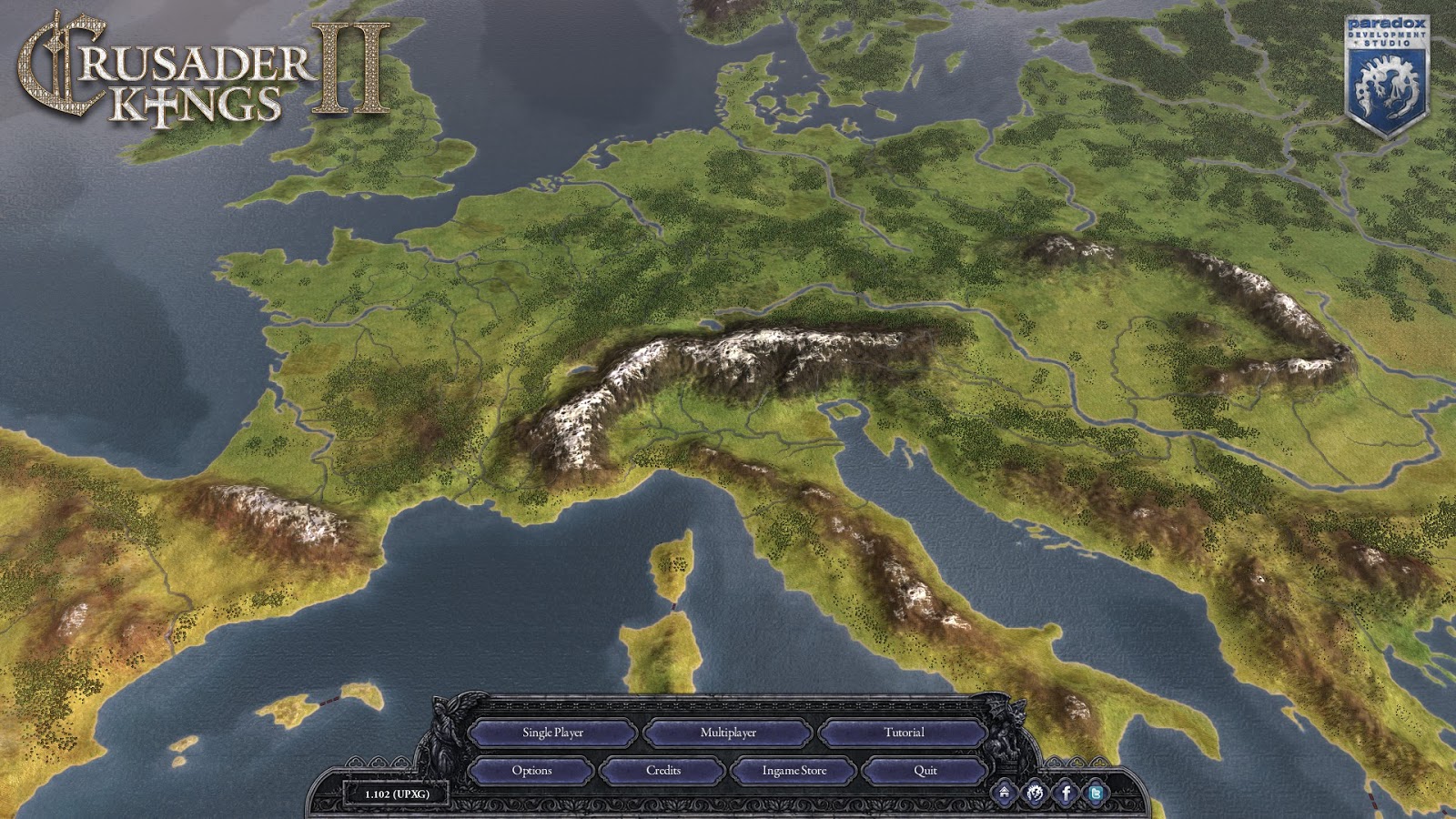Quit the game
Image resolution: width=1456 pixels, height=819 pixels.
tap(925, 771)
